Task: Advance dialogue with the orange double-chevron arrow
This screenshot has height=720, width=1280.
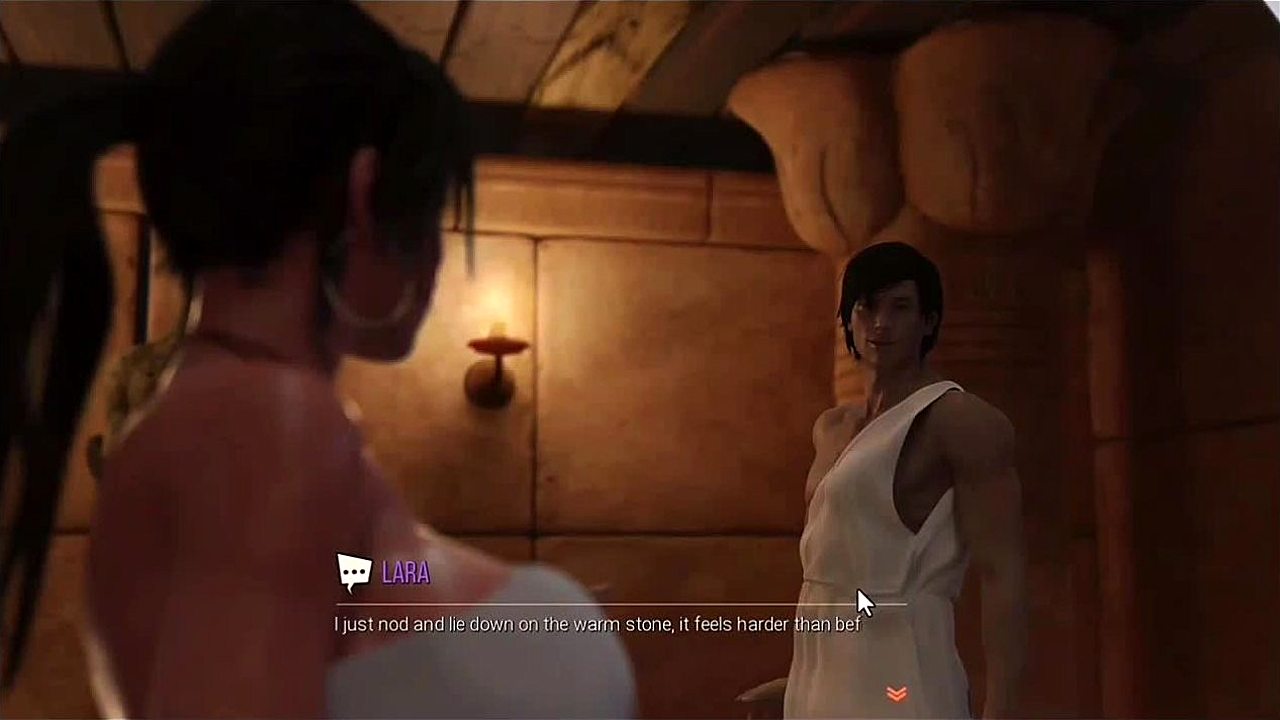Action: [x=896, y=693]
